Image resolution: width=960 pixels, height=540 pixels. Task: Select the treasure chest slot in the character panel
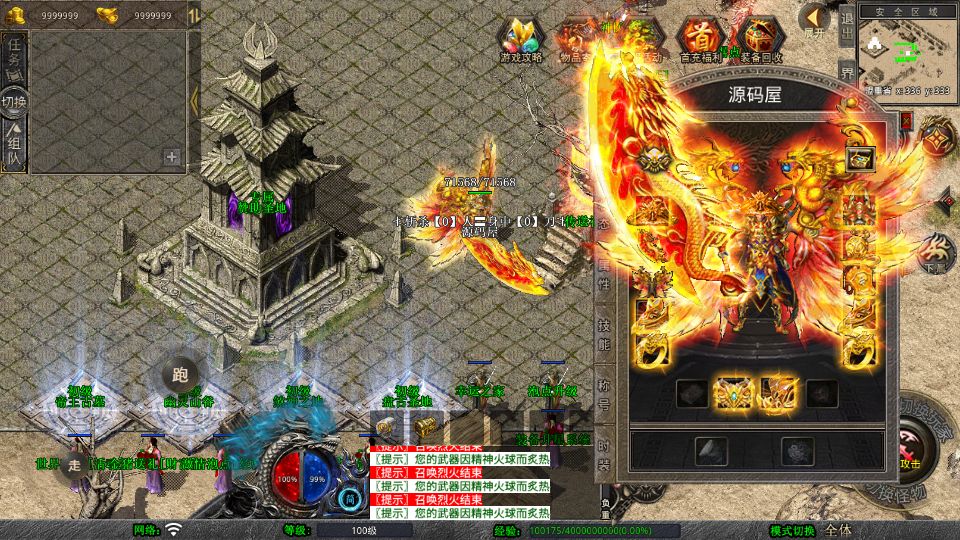coord(860,158)
